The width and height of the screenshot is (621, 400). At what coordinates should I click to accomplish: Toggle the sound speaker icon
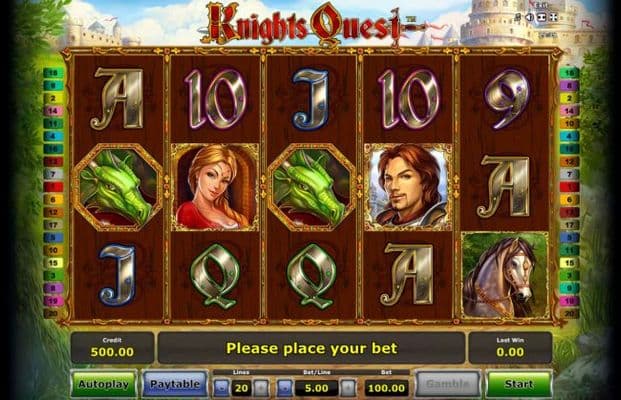click(x=528, y=19)
